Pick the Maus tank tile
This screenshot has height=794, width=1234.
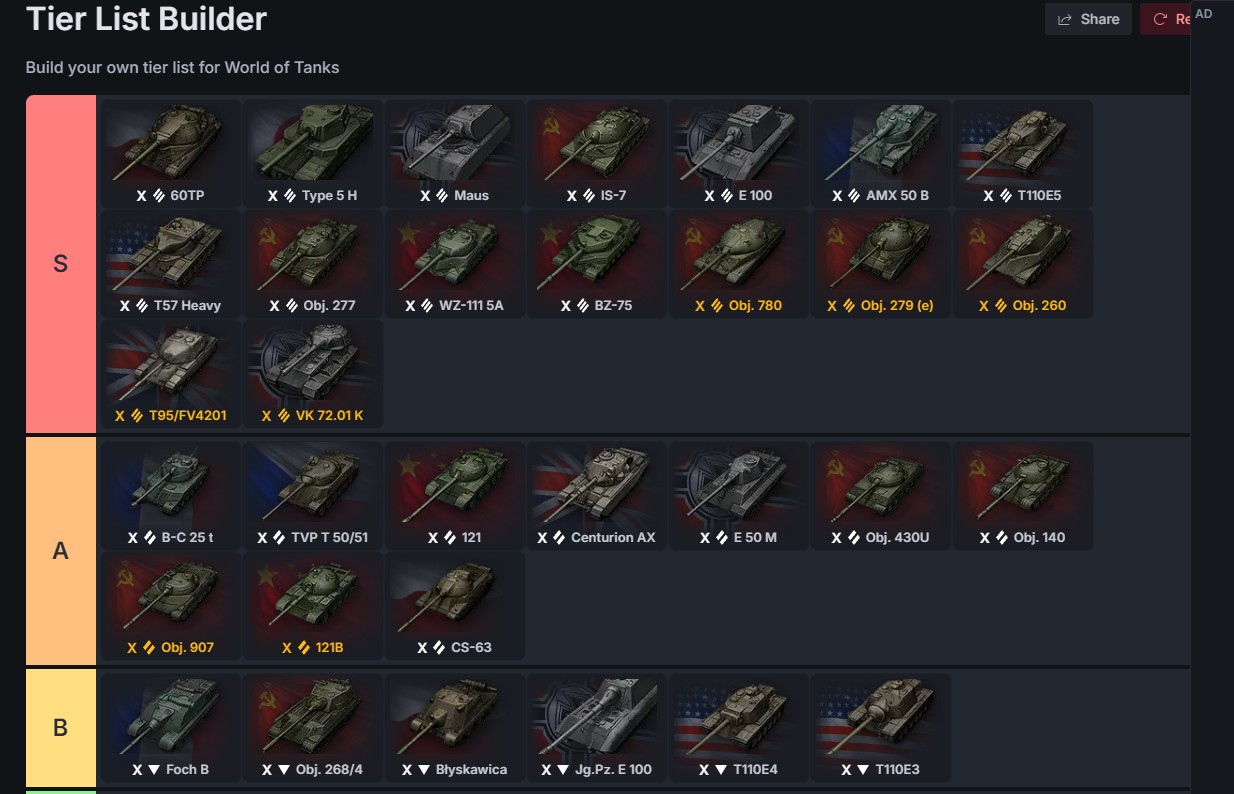pyautogui.click(x=455, y=152)
